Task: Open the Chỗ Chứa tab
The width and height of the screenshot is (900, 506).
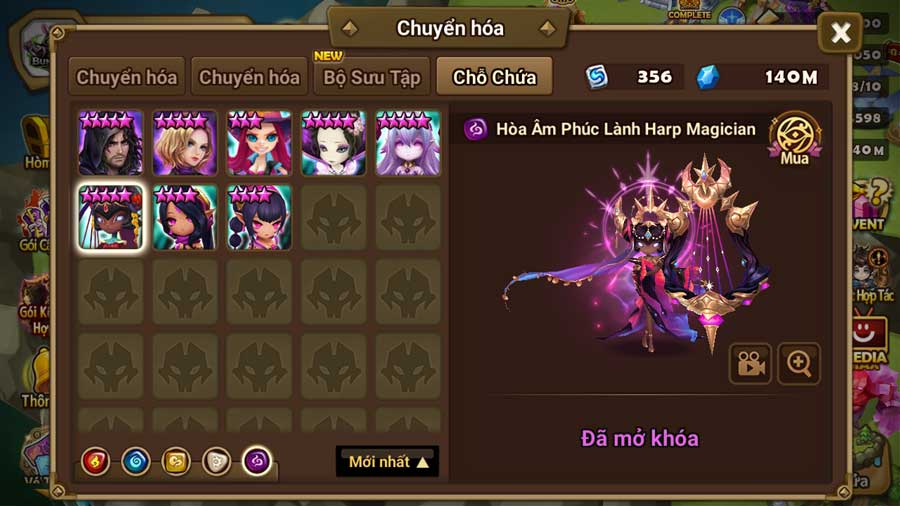Action: click(x=494, y=77)
